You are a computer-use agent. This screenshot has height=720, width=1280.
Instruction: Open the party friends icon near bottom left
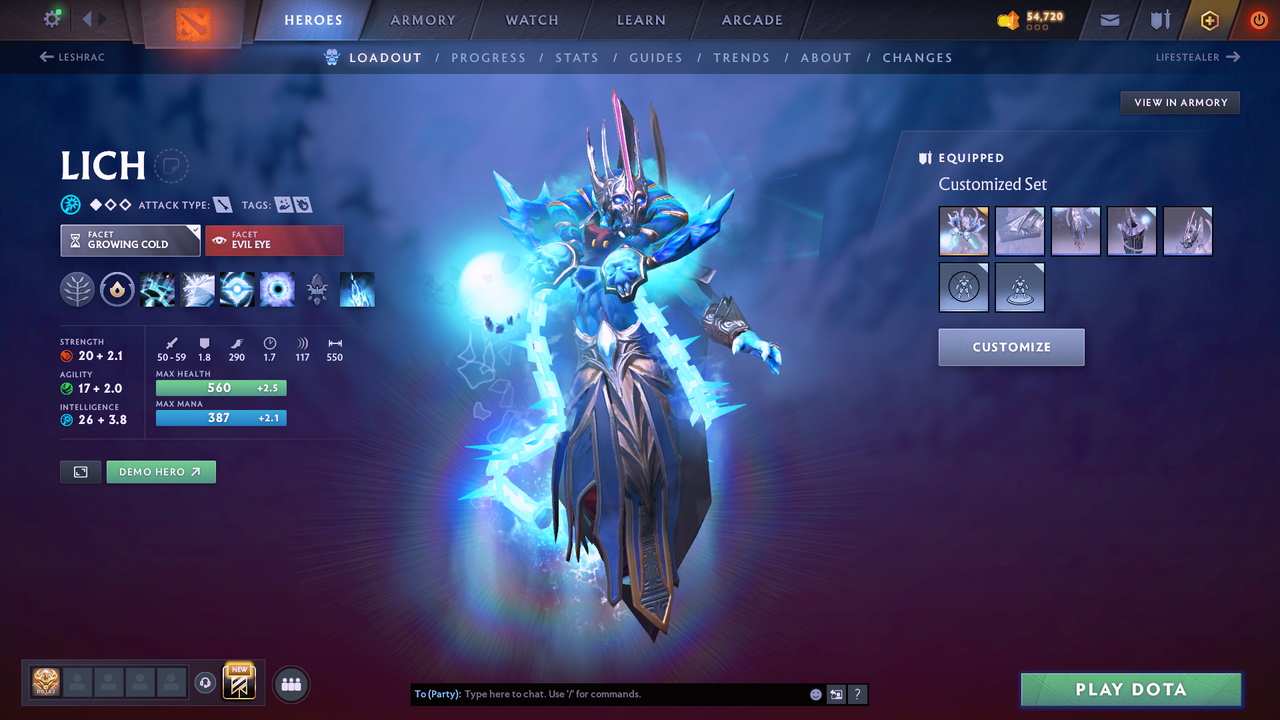click(x=290, y=684)
